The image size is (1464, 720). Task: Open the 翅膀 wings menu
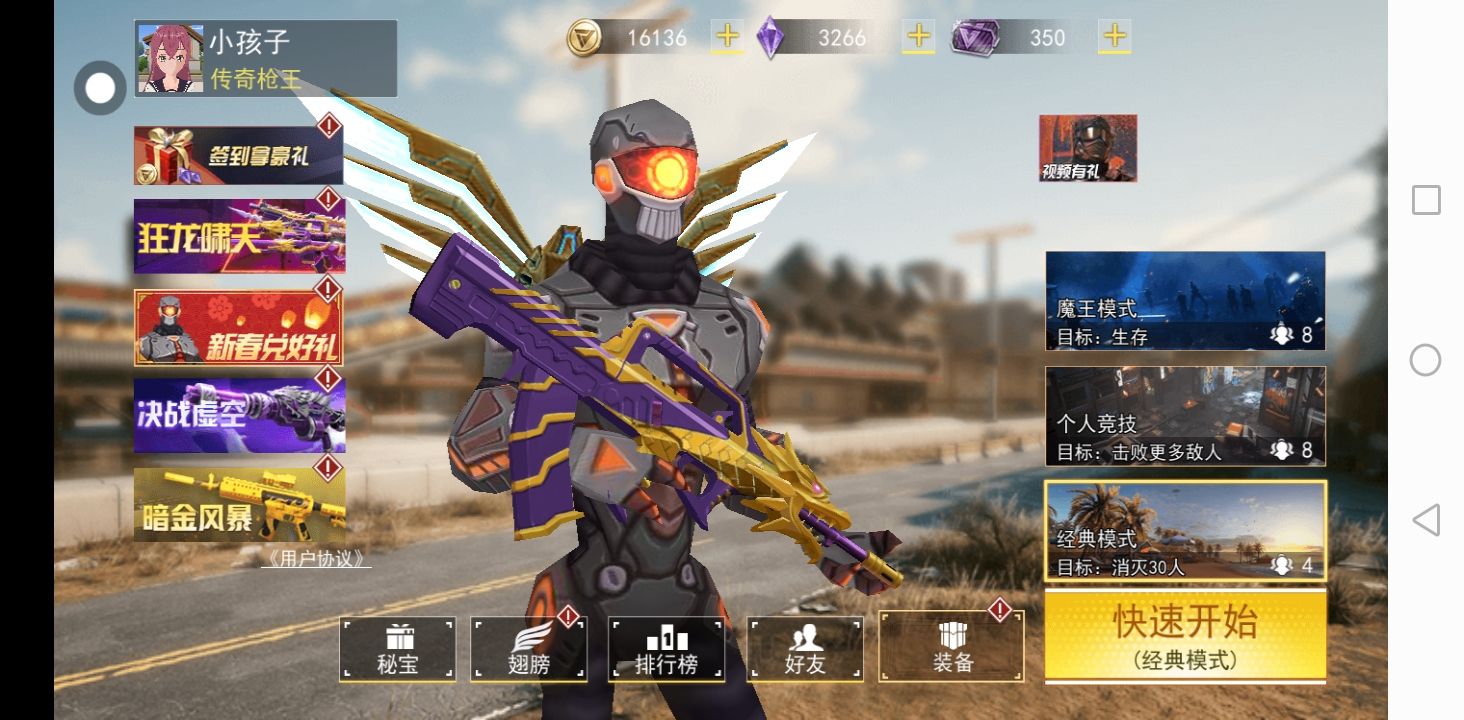(529, 649)
